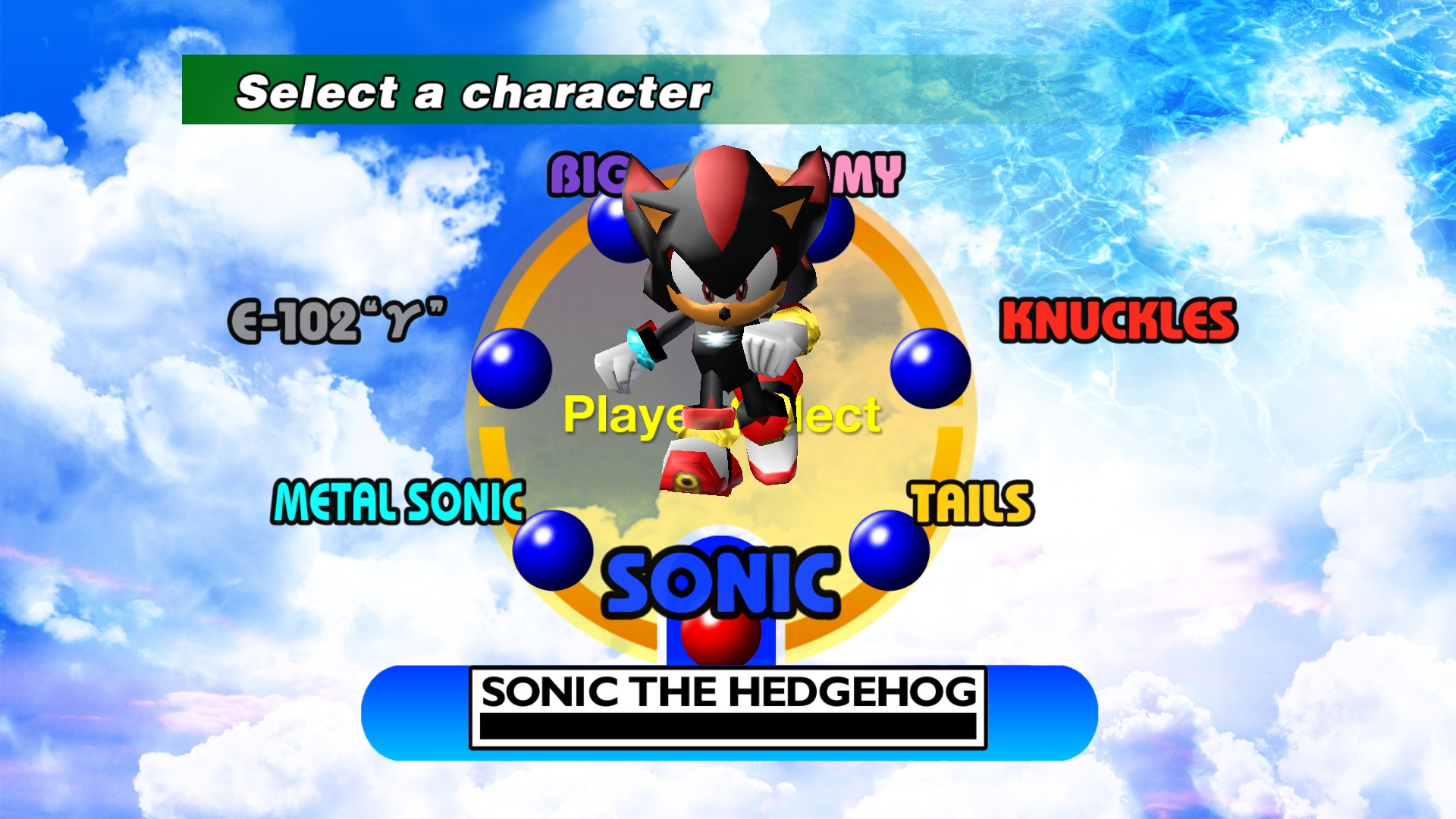Select the blue orb under BIG

[x=614, y=227]
